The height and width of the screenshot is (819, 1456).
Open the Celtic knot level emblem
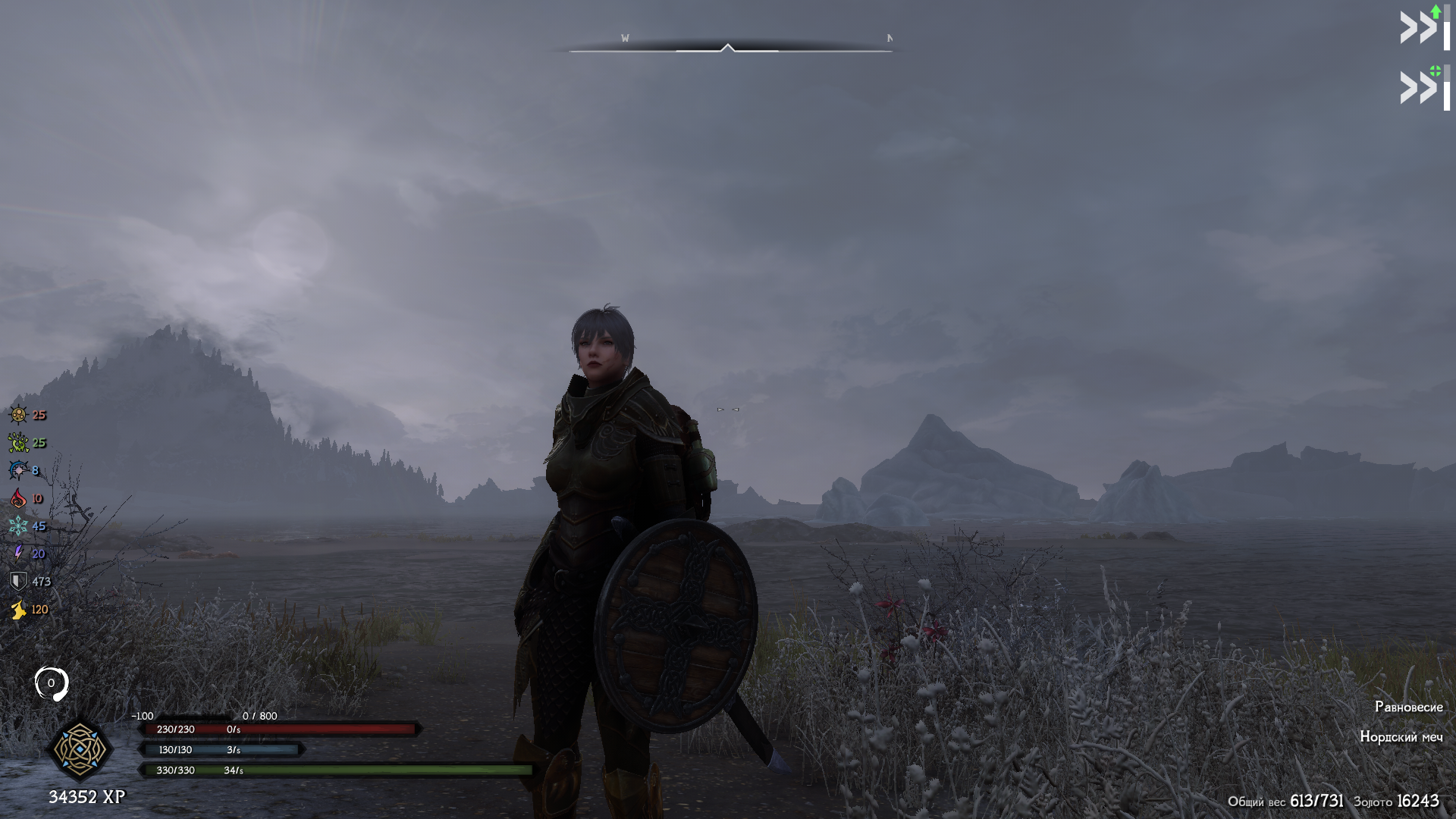click(x=80, y=749)
